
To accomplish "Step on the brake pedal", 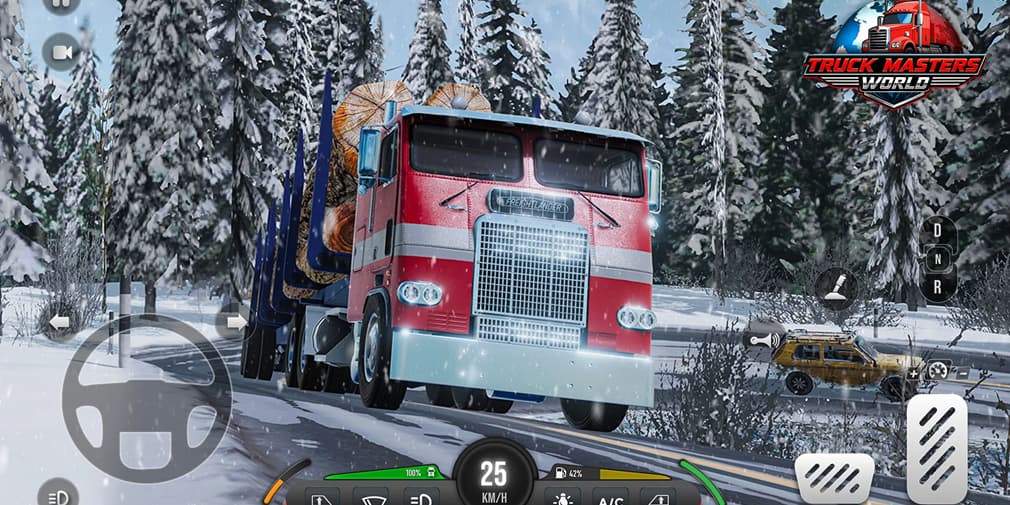I will click(x=834, y=477).
